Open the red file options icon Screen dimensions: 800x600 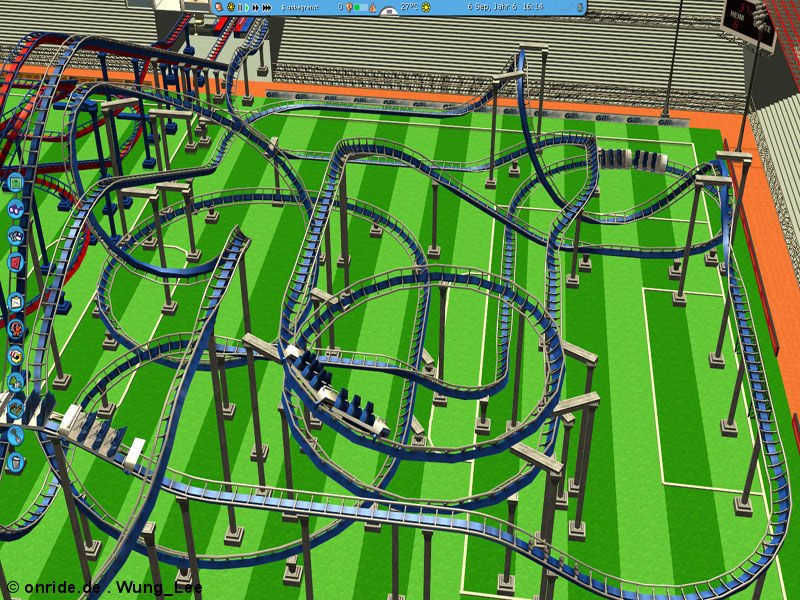pos(15,262)
